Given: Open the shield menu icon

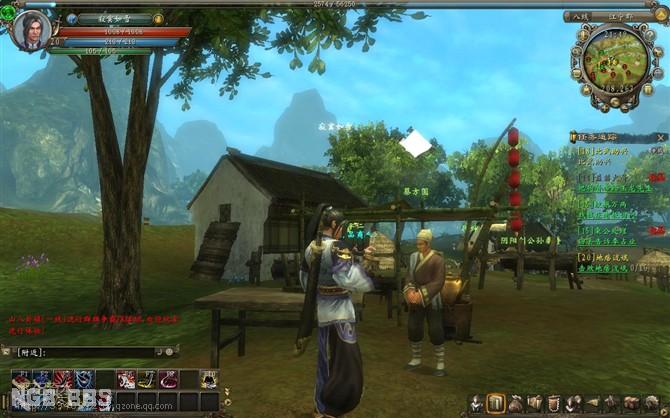Looking at the screenshot, I should (554, 404).
